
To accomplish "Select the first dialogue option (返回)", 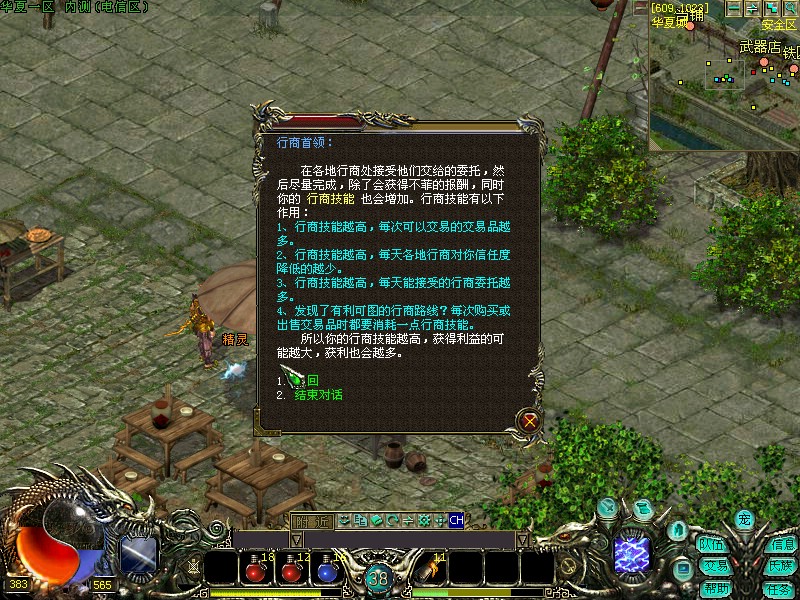I will coord(312,380).
